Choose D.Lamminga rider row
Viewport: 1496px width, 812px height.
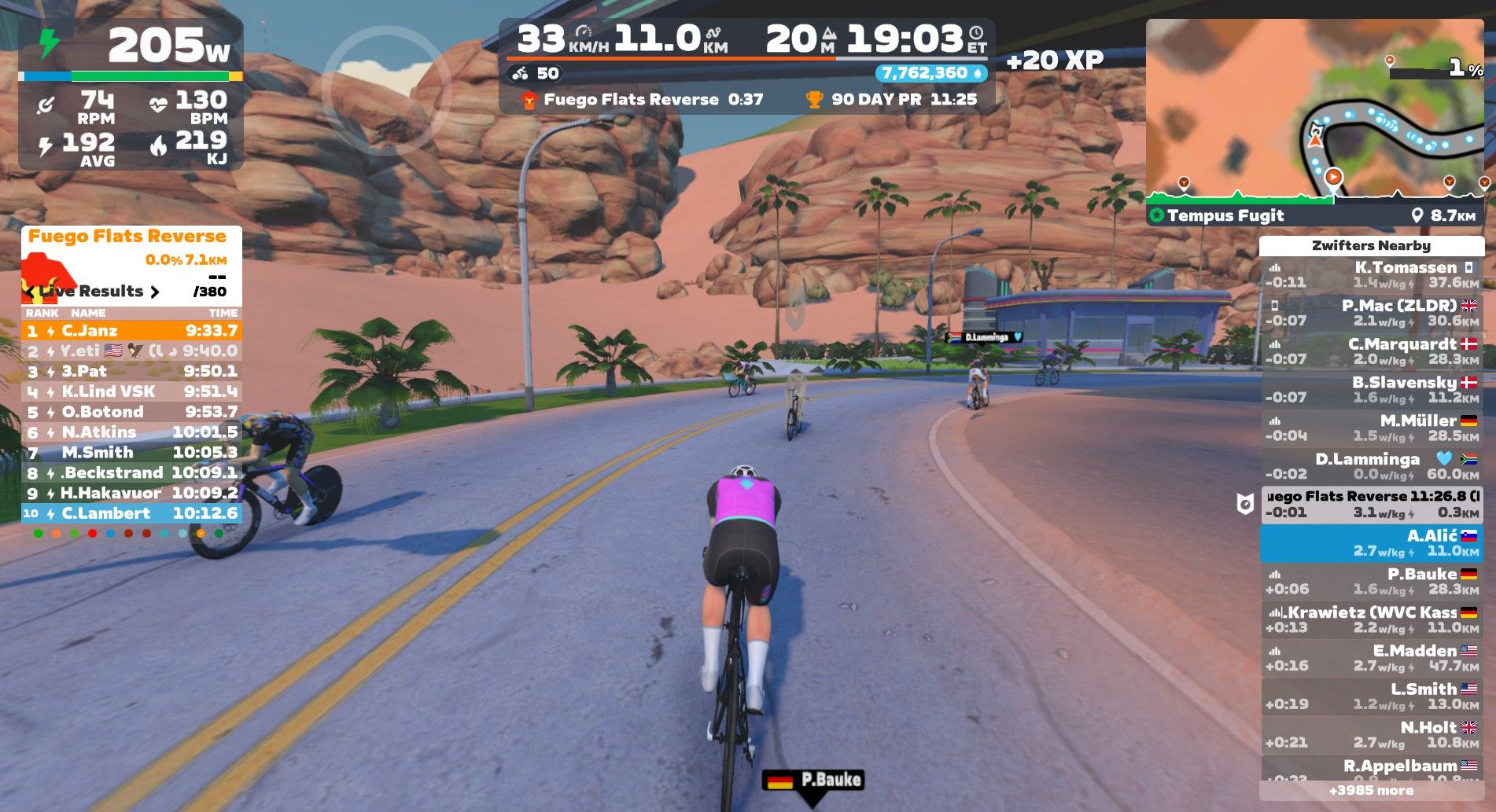1372,466
